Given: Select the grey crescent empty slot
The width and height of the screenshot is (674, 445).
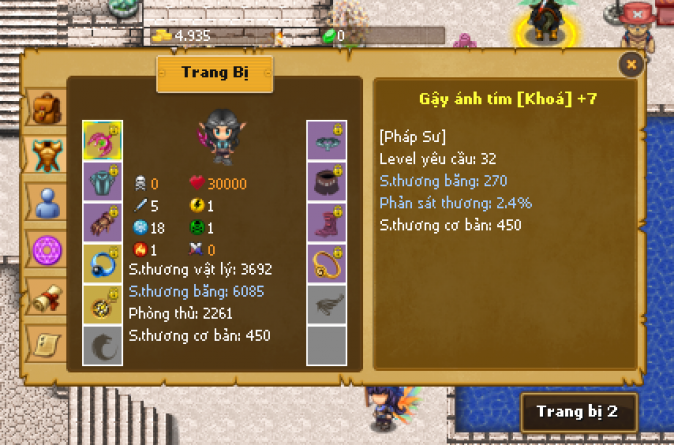Looking at the screenshot, I should pos(102,346).
